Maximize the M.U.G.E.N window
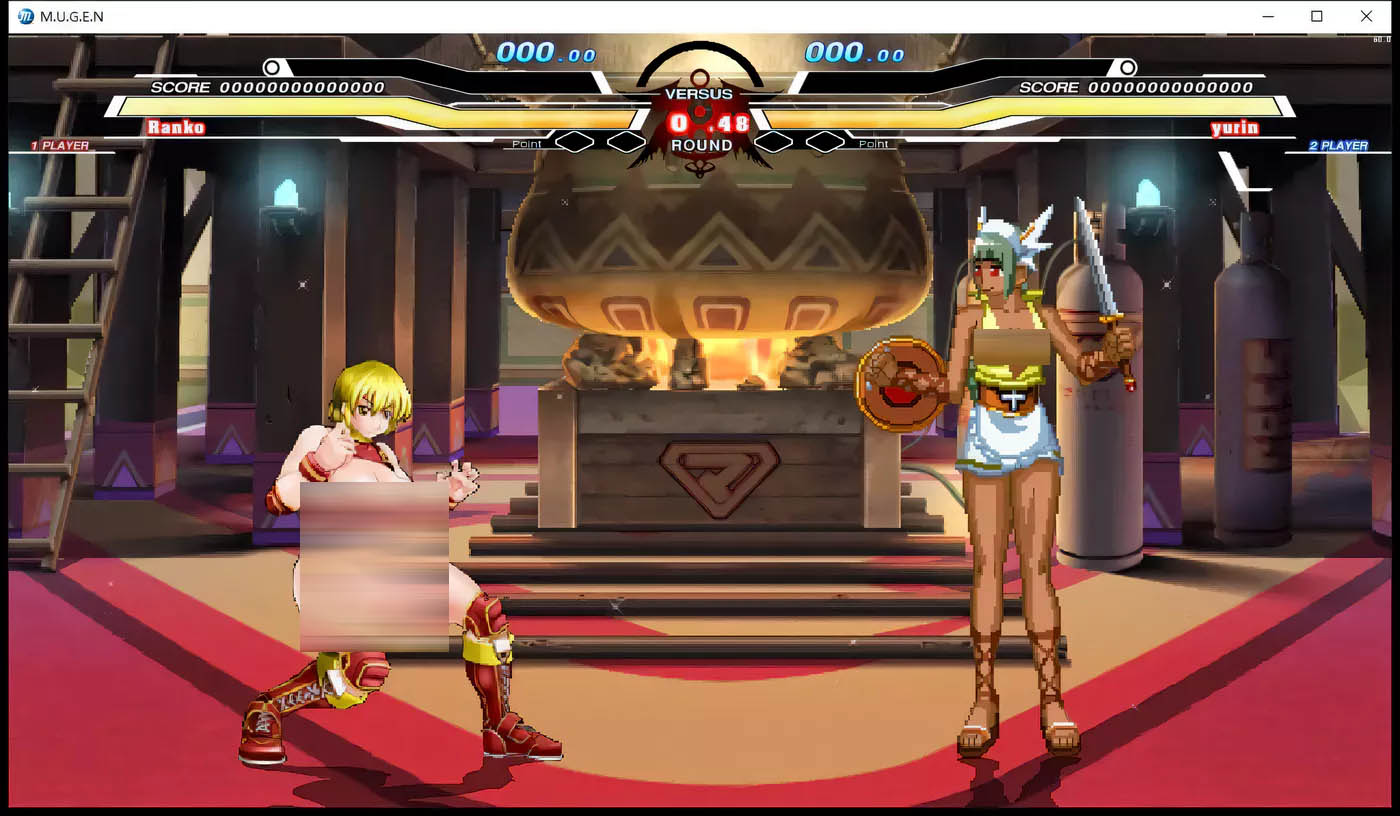 click(1317, 16)
